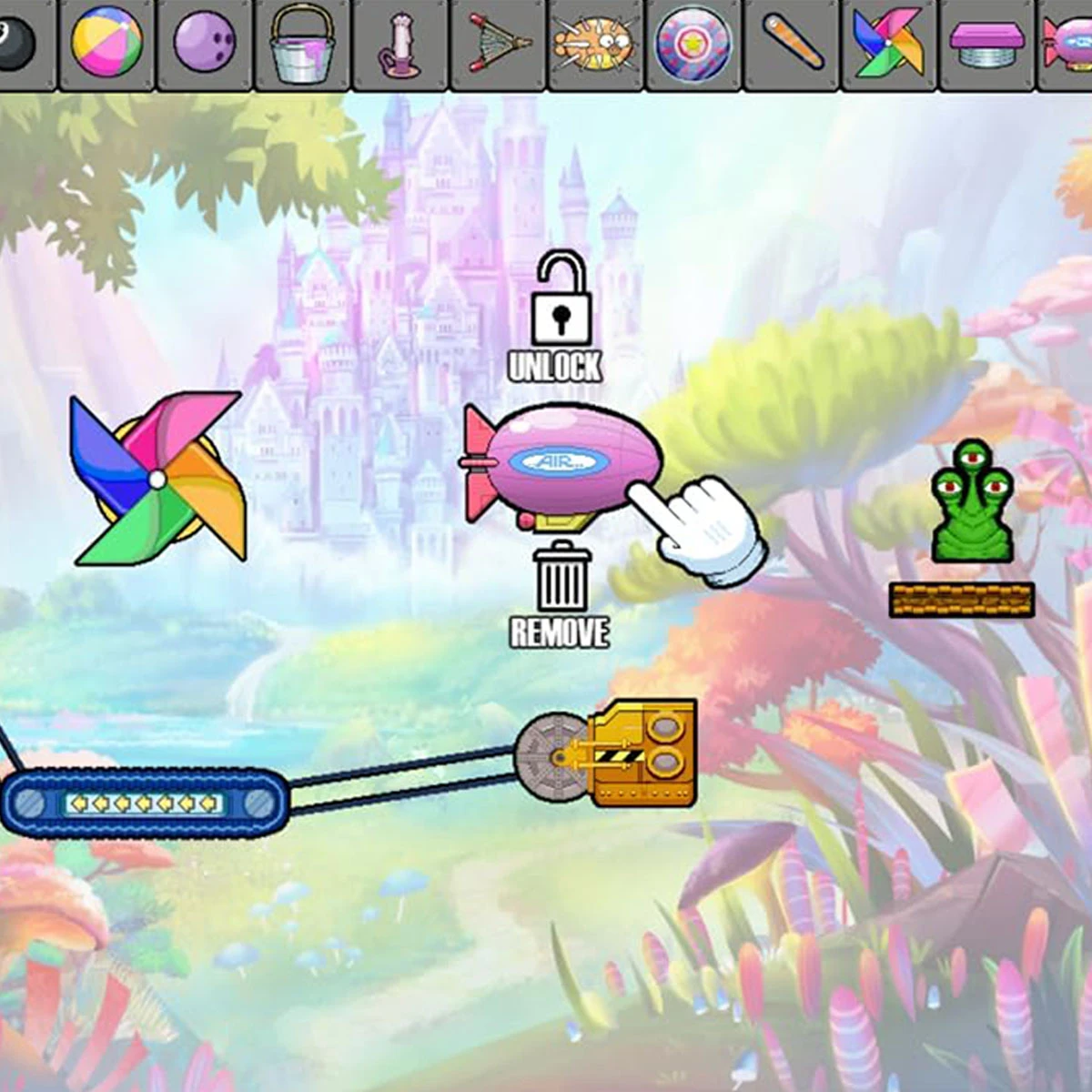
Task: Pick the colorful beach ball item
Action: (107, 43)
